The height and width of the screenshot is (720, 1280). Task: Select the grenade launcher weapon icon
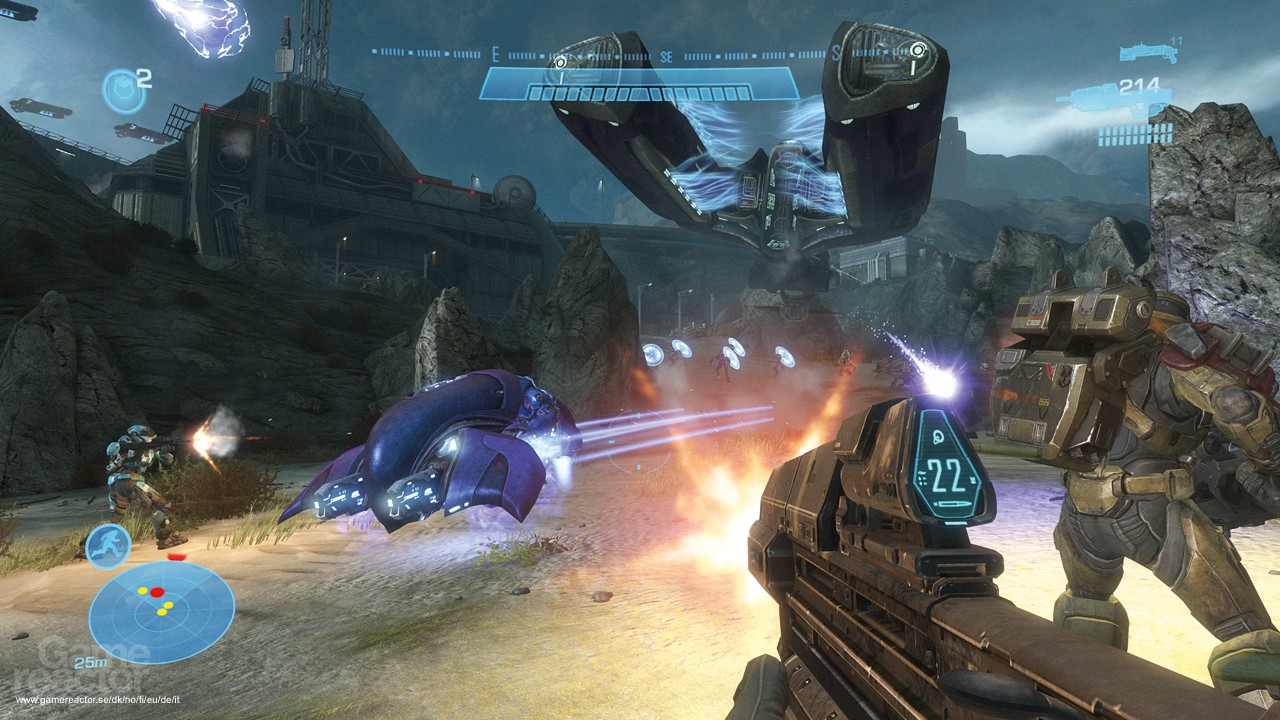coord(1149,51)
